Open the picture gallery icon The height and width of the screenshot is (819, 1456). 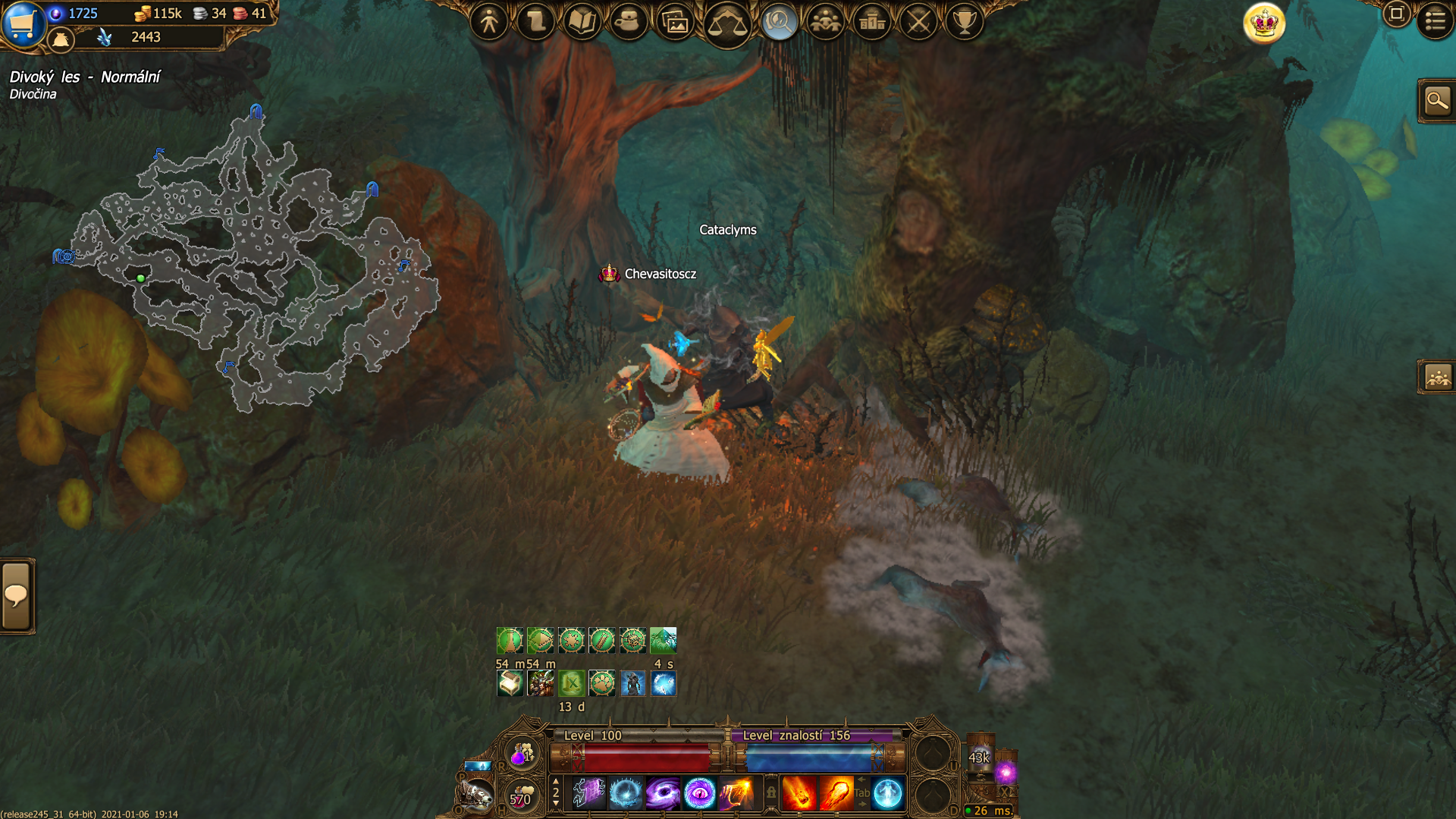(676, 23)
